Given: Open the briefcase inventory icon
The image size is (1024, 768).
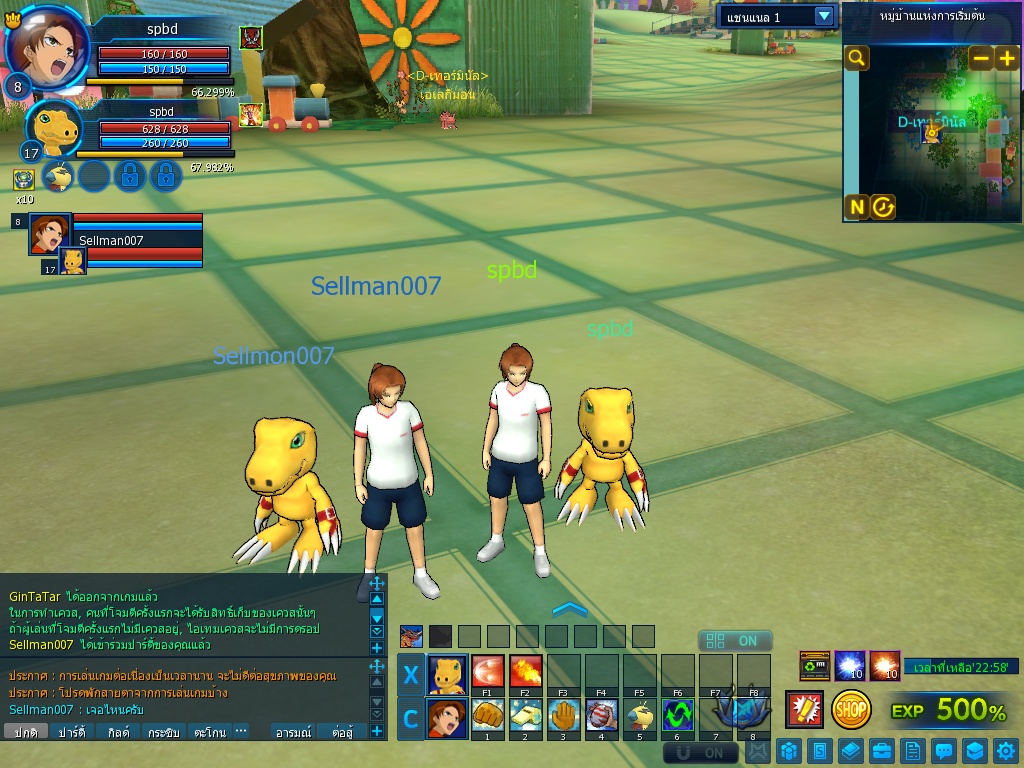Looking at the screenshot, I should tap(881, 750).
